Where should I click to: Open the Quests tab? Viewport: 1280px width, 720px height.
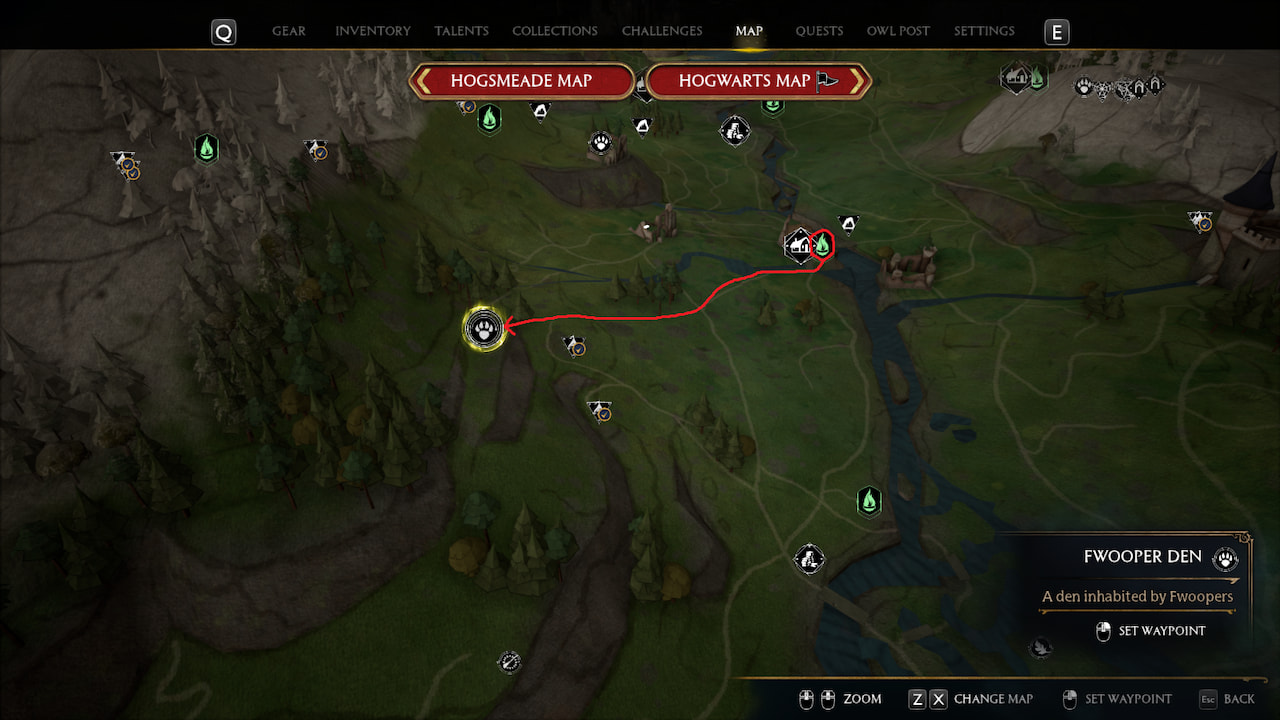point(819,31)
